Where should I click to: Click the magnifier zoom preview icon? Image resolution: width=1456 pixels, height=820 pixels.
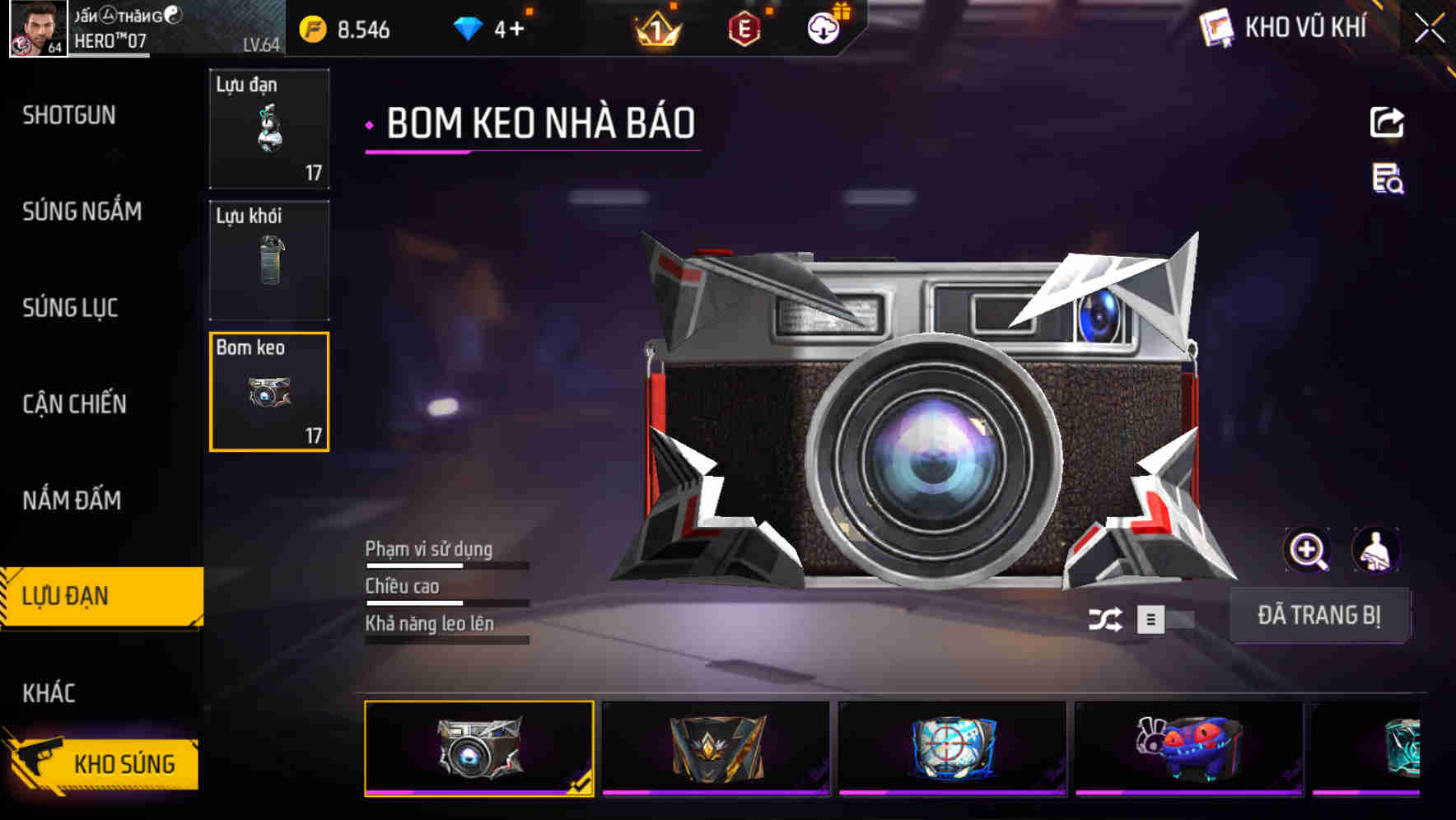[1308, 550]
